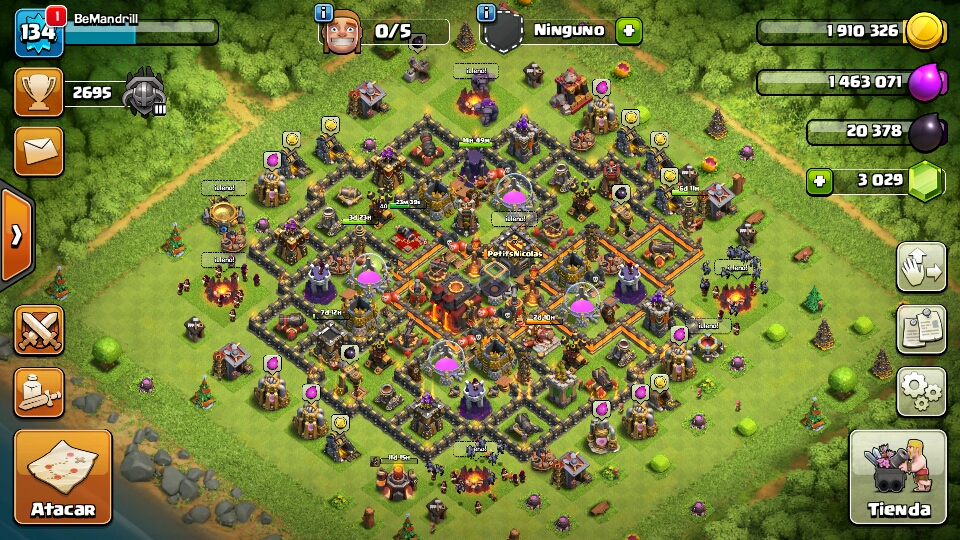The width and height of the screenshot is (960, 540).
Task: Open the potion and scroll button
Action: 39,392
